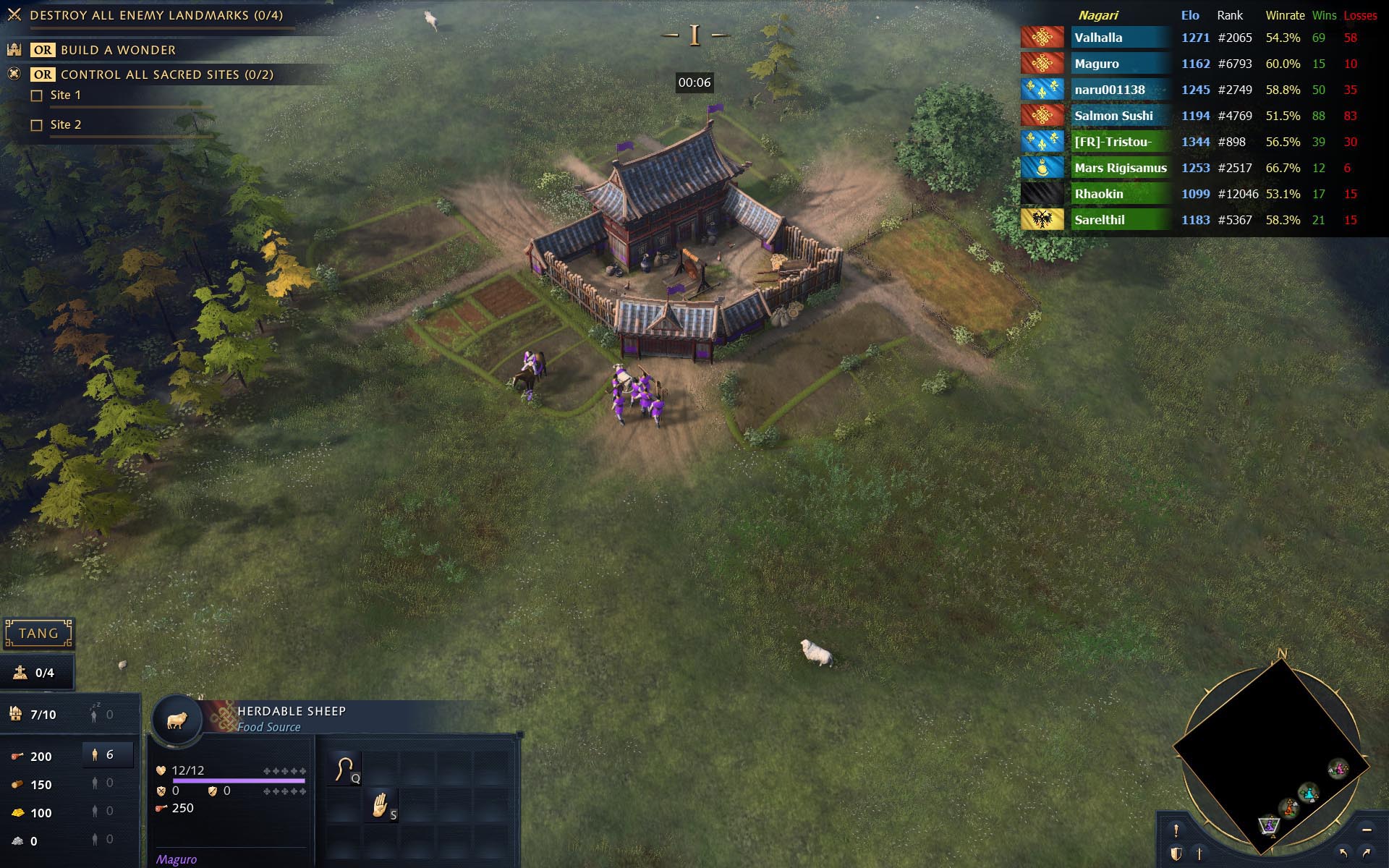Select the shepherd's crook command

[x=344, y=768]
